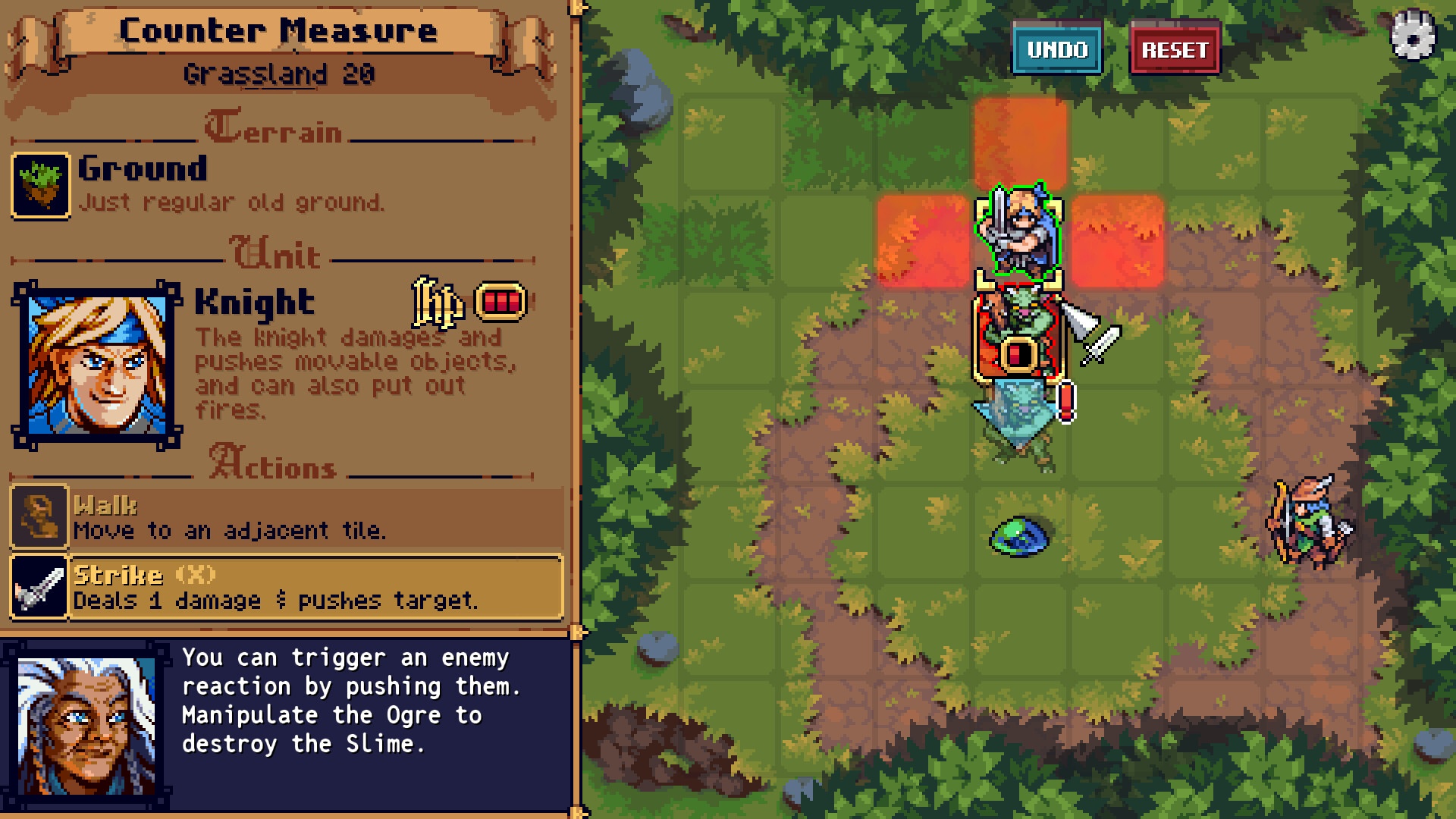Image resolution: width=1456 pixels, height=819 pixels.
Task: Select the Ground terrain icon
Action: click(x=41, y=186)
